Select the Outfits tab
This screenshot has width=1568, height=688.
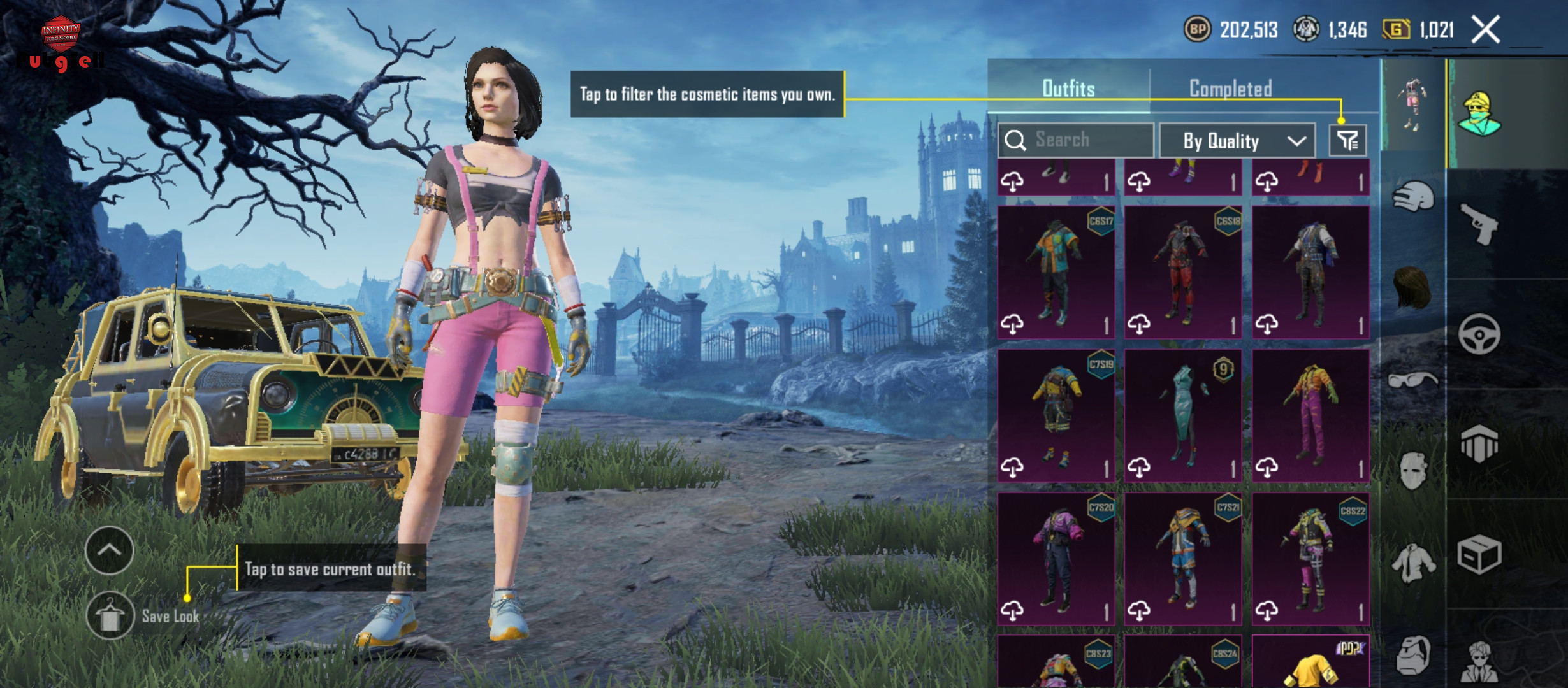point(1068,89)
